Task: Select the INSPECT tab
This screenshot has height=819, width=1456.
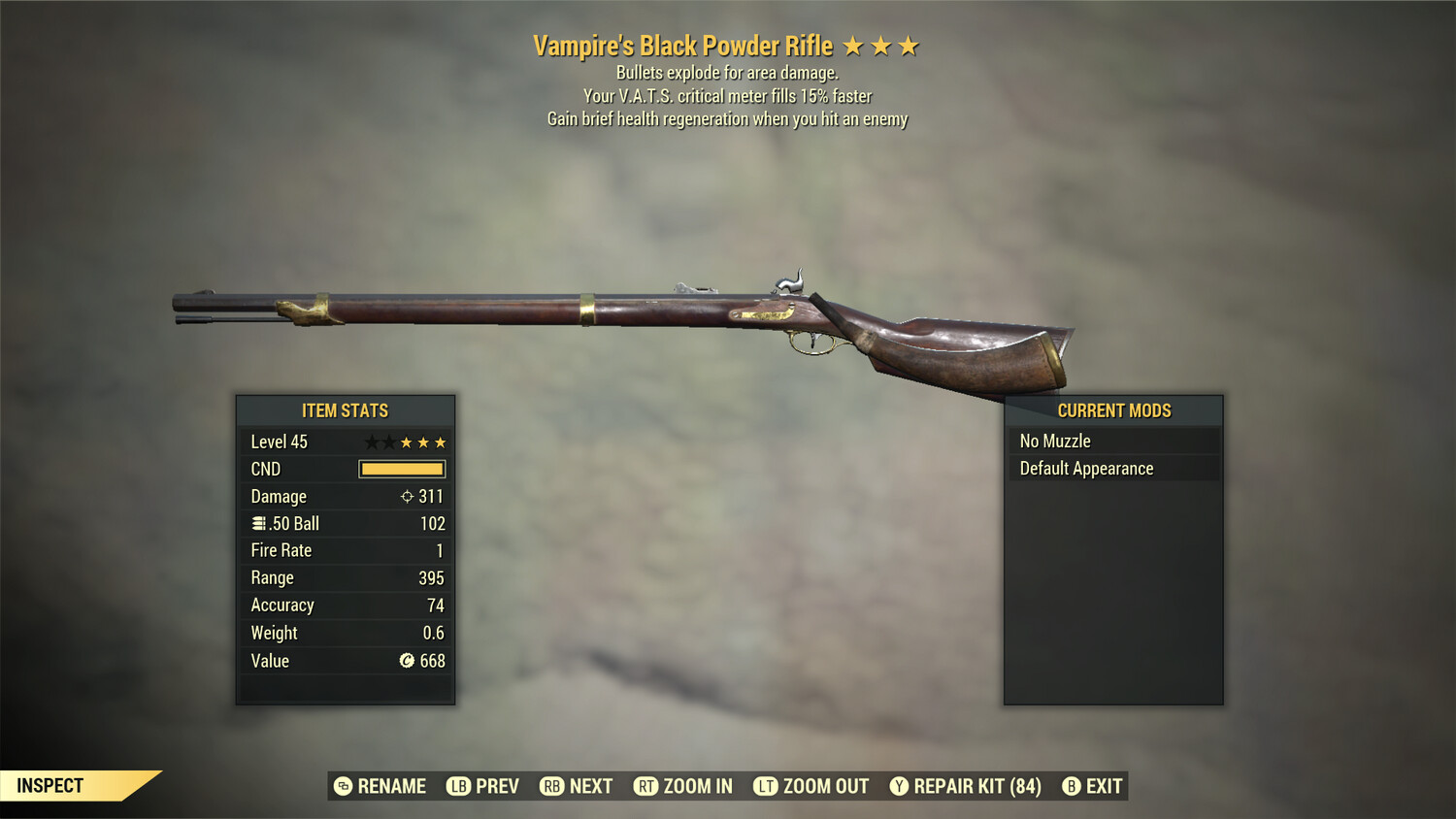Action: pyautogui.click(x=49, y=785)
